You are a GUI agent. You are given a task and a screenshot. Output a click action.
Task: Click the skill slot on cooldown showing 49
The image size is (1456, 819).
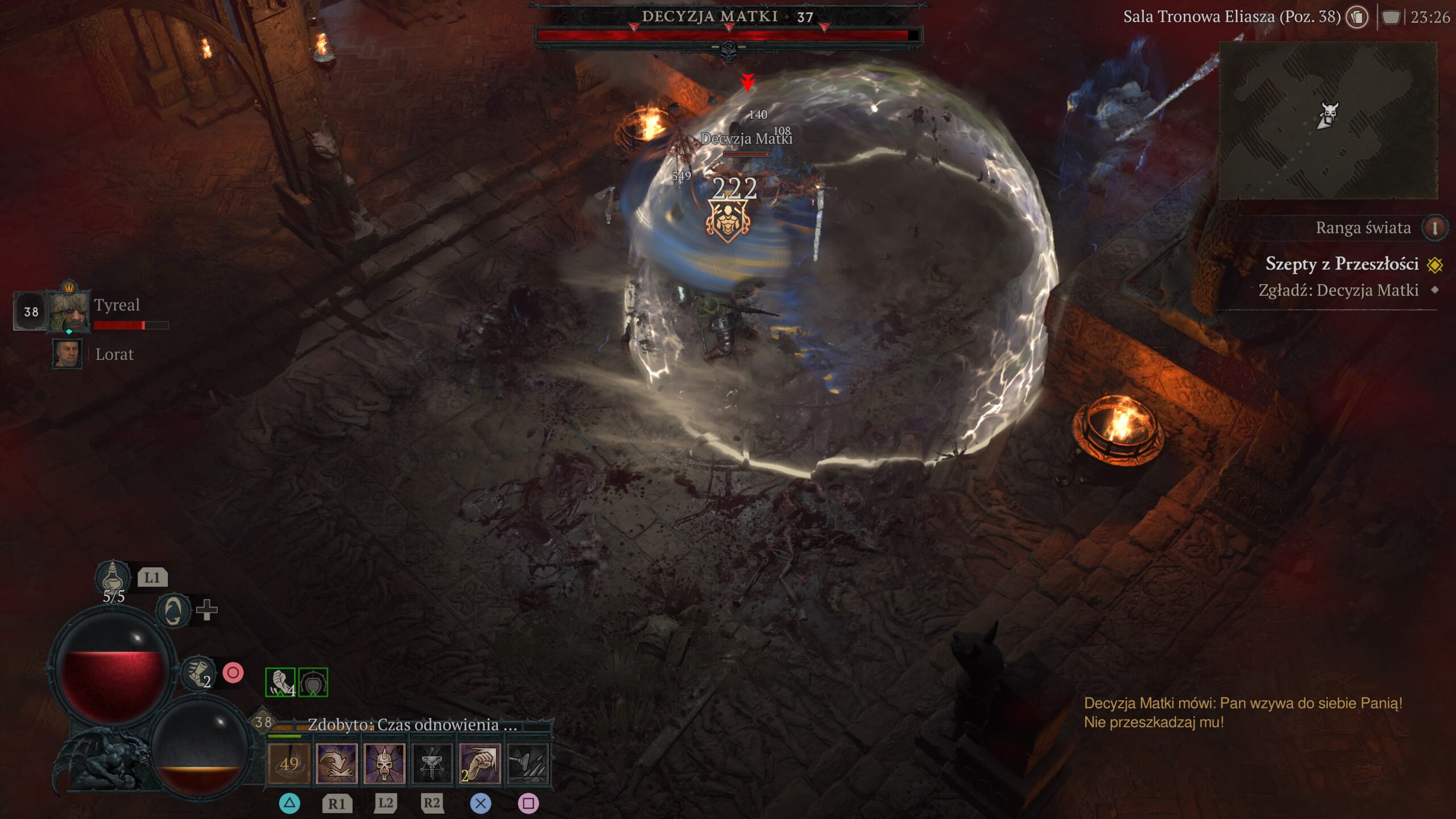289,763
